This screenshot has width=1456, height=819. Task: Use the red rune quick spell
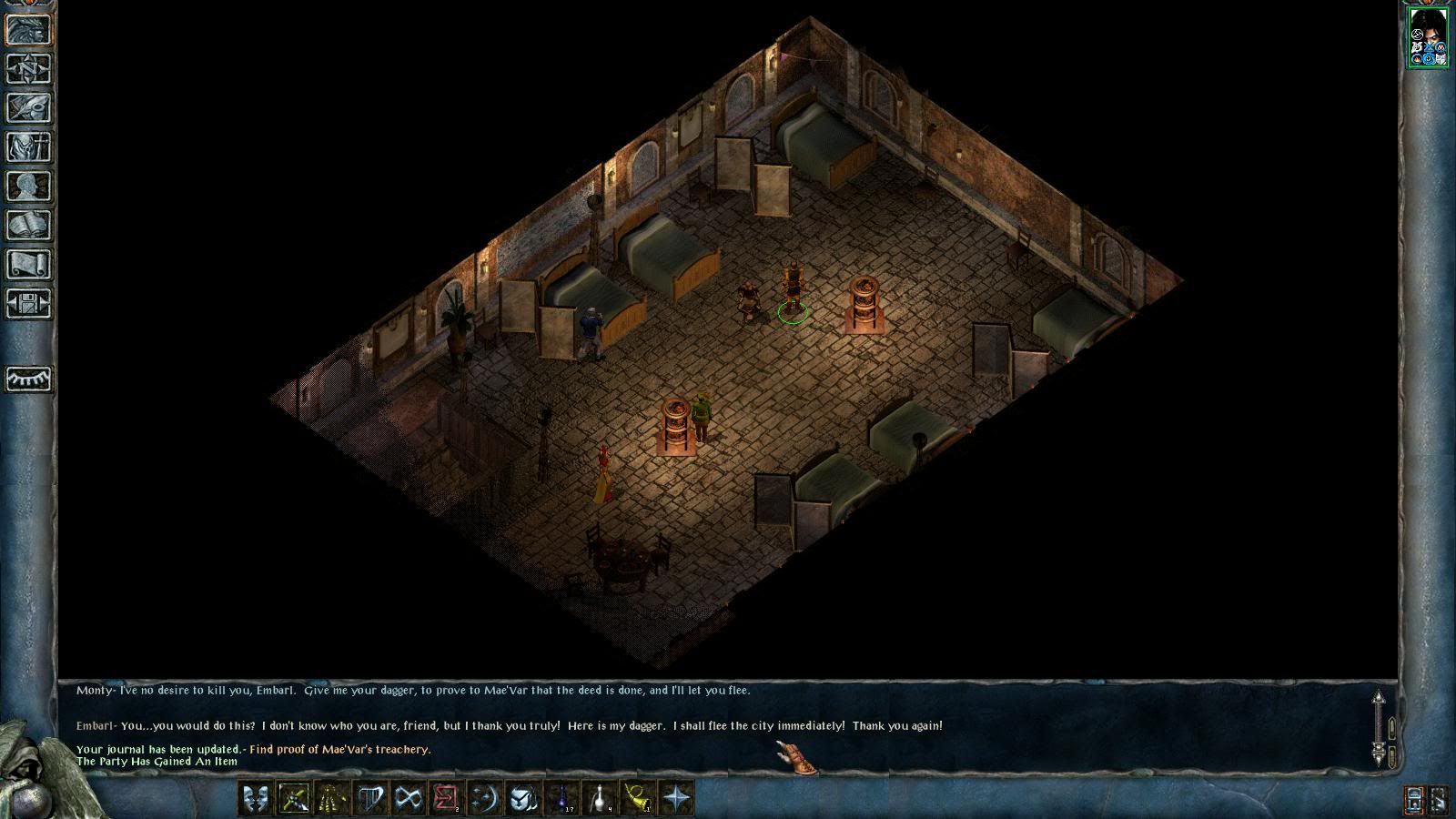[446, 798]
